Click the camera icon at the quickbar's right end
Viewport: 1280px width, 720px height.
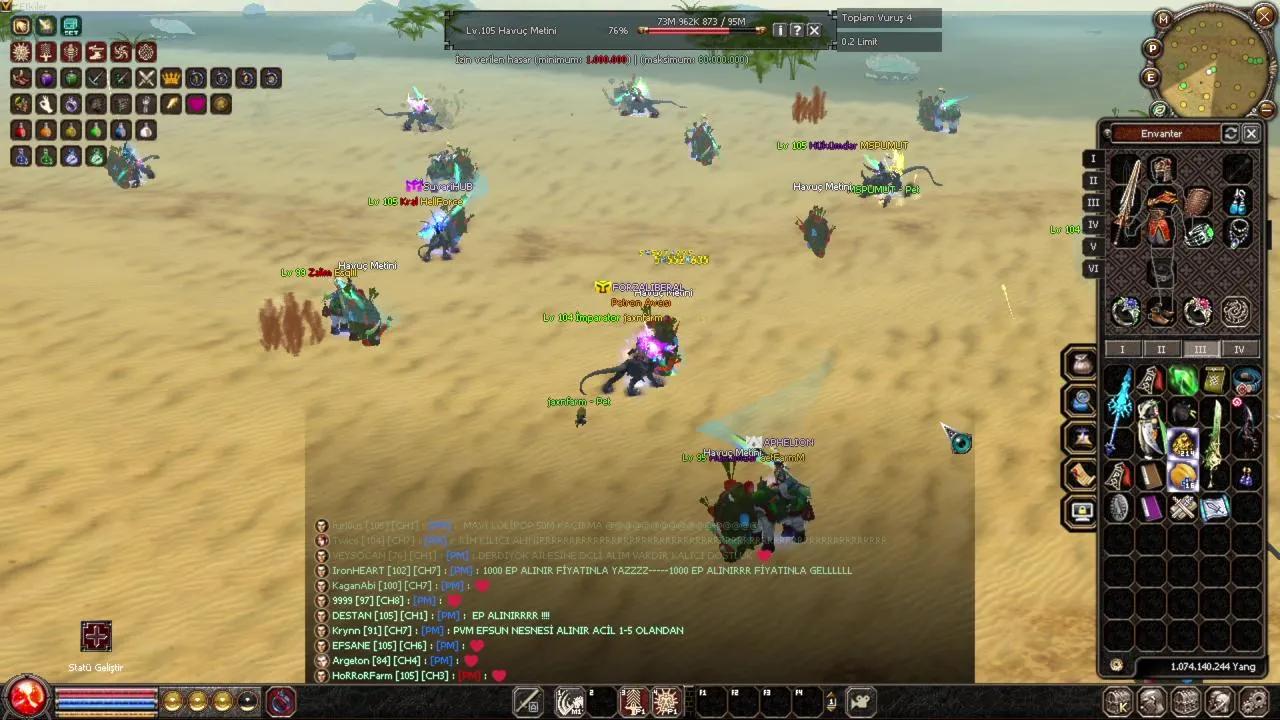pos(859,702)
